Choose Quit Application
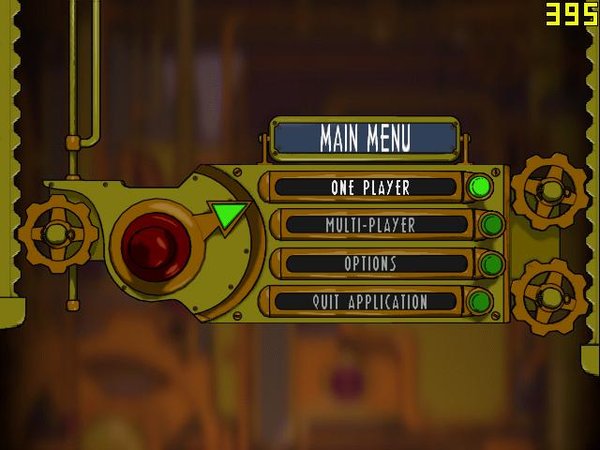 (370, 301)
